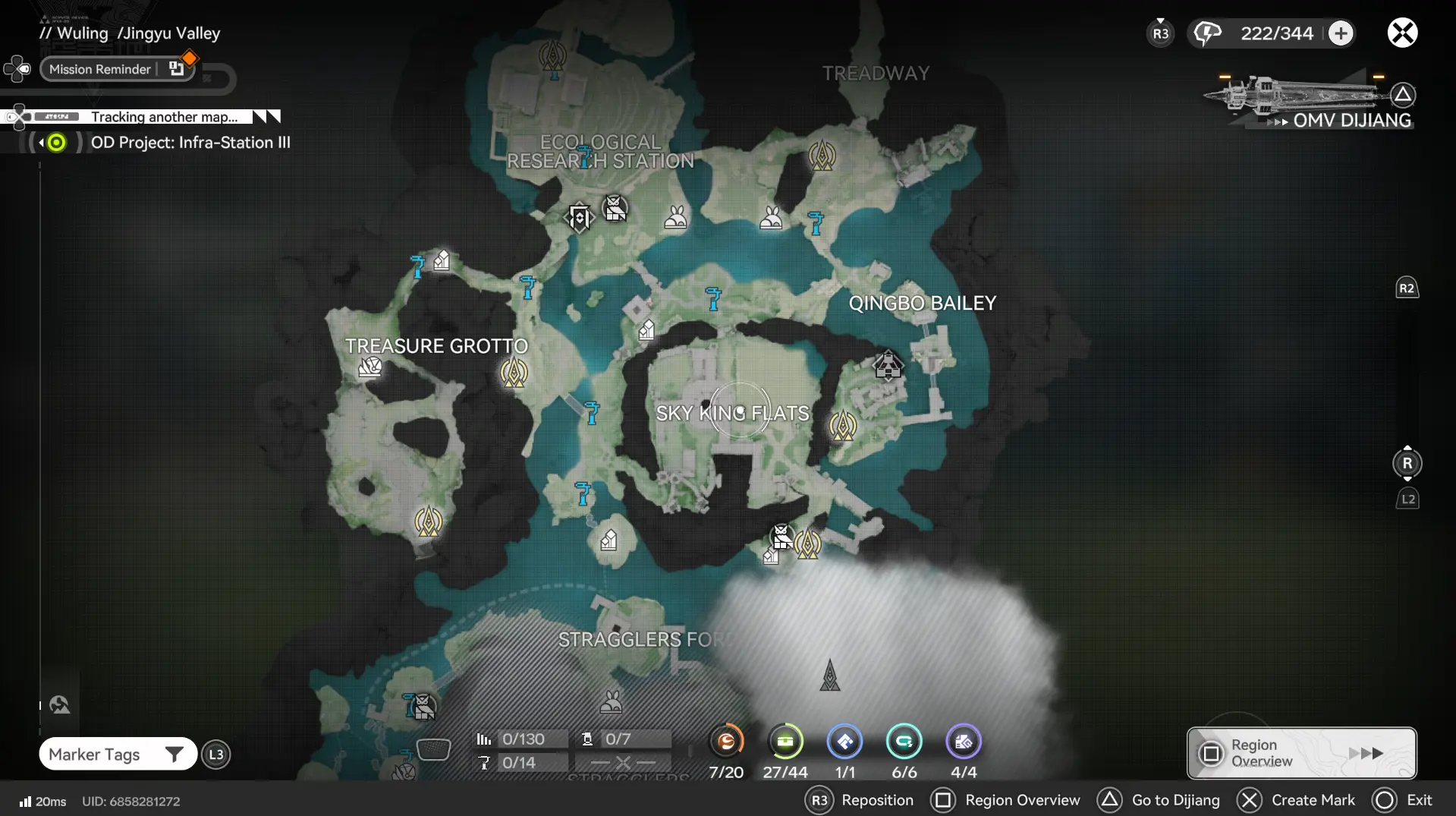Viewport: 1456px width, 816px height.
Task: Click the Reposition option in footer
Action: point(860,800)
